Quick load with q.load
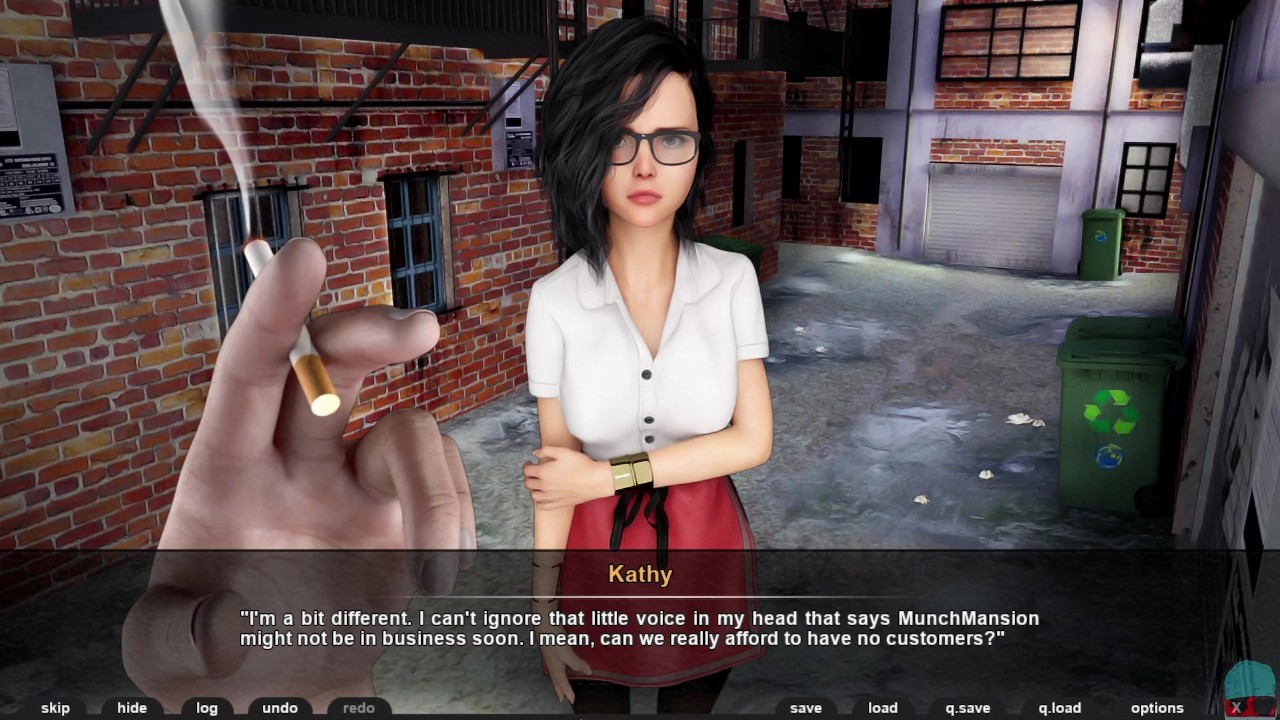 pyautogui.click(x=1060, y=708)
